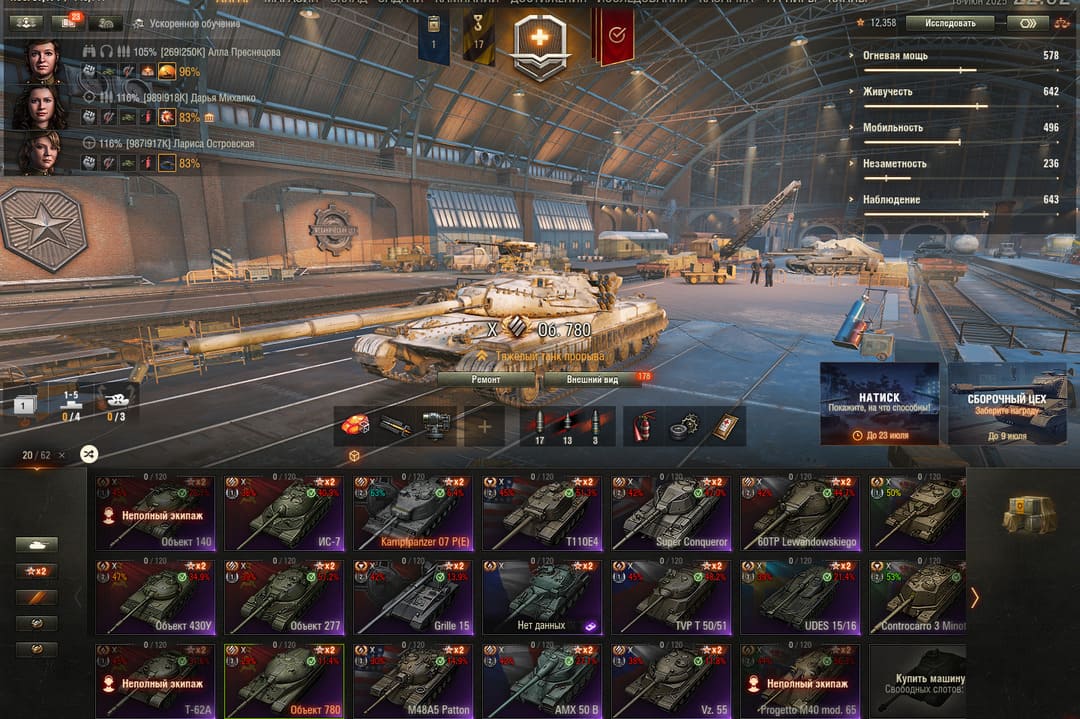Image resolution: width=1080 pixels, height=719 pixels.
Task: Open the Натиск event banner
Action: pos(879,403)
